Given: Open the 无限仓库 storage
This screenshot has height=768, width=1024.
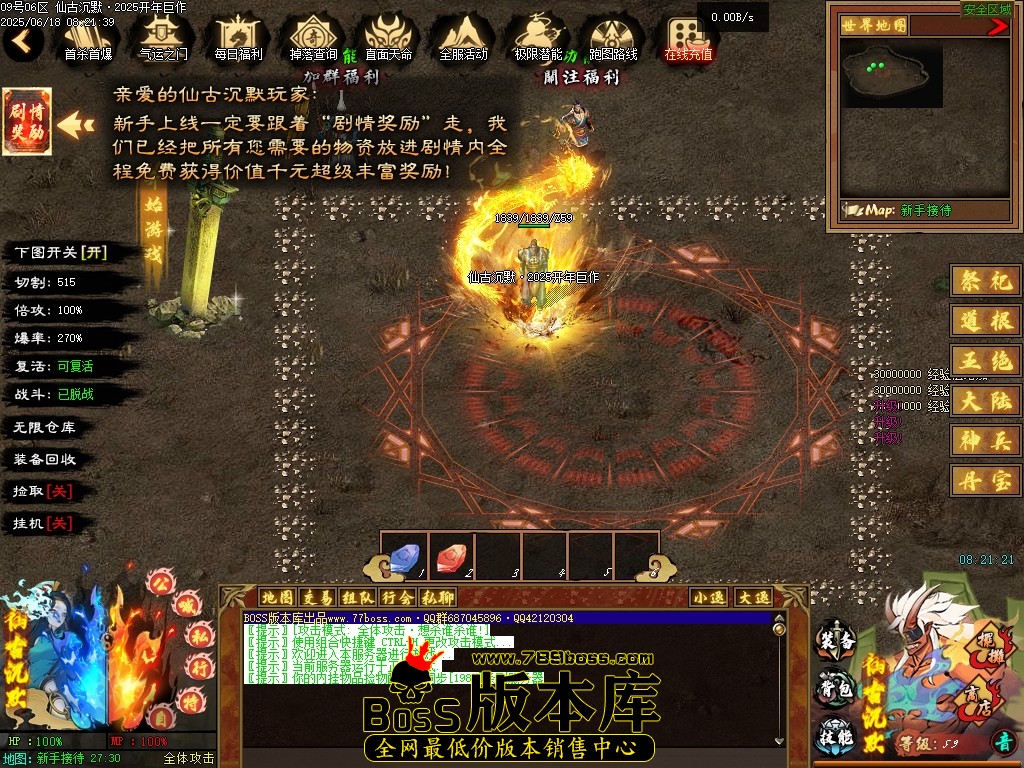Looking at the screenshot, I should tap(44, 427).
